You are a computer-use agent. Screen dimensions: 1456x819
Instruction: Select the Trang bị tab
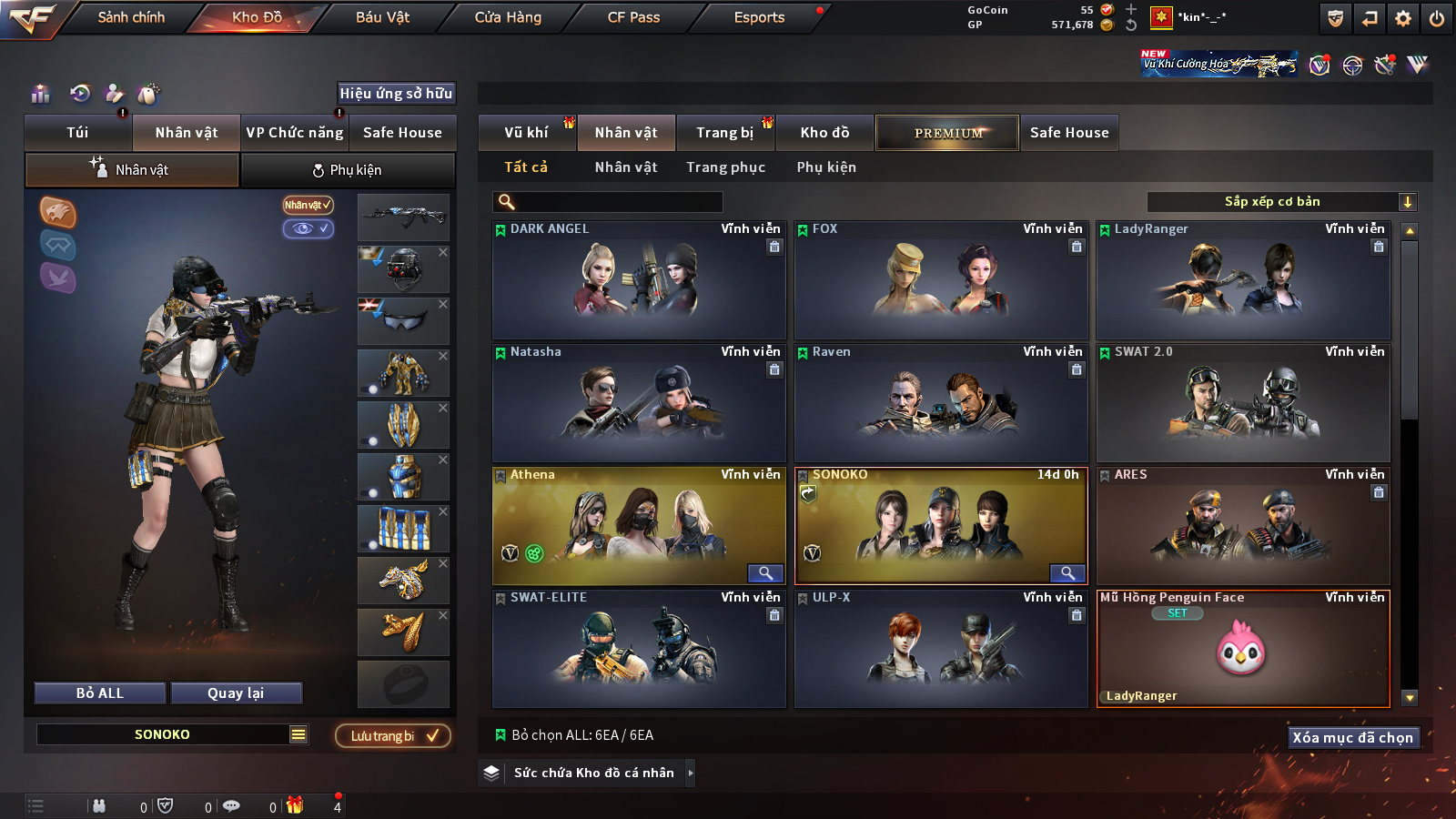click(724, 133)
